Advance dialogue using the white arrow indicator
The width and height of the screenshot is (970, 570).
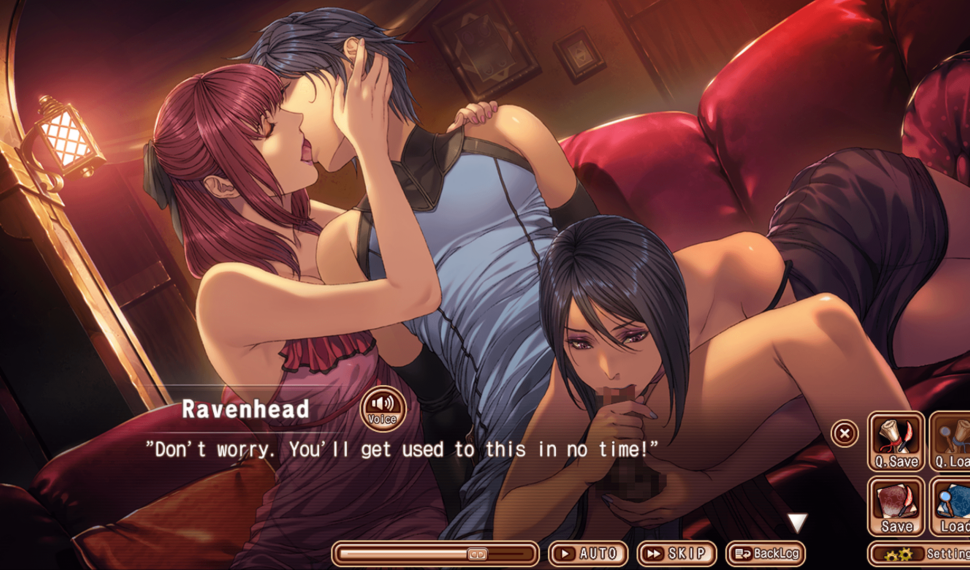pos(796,522)
